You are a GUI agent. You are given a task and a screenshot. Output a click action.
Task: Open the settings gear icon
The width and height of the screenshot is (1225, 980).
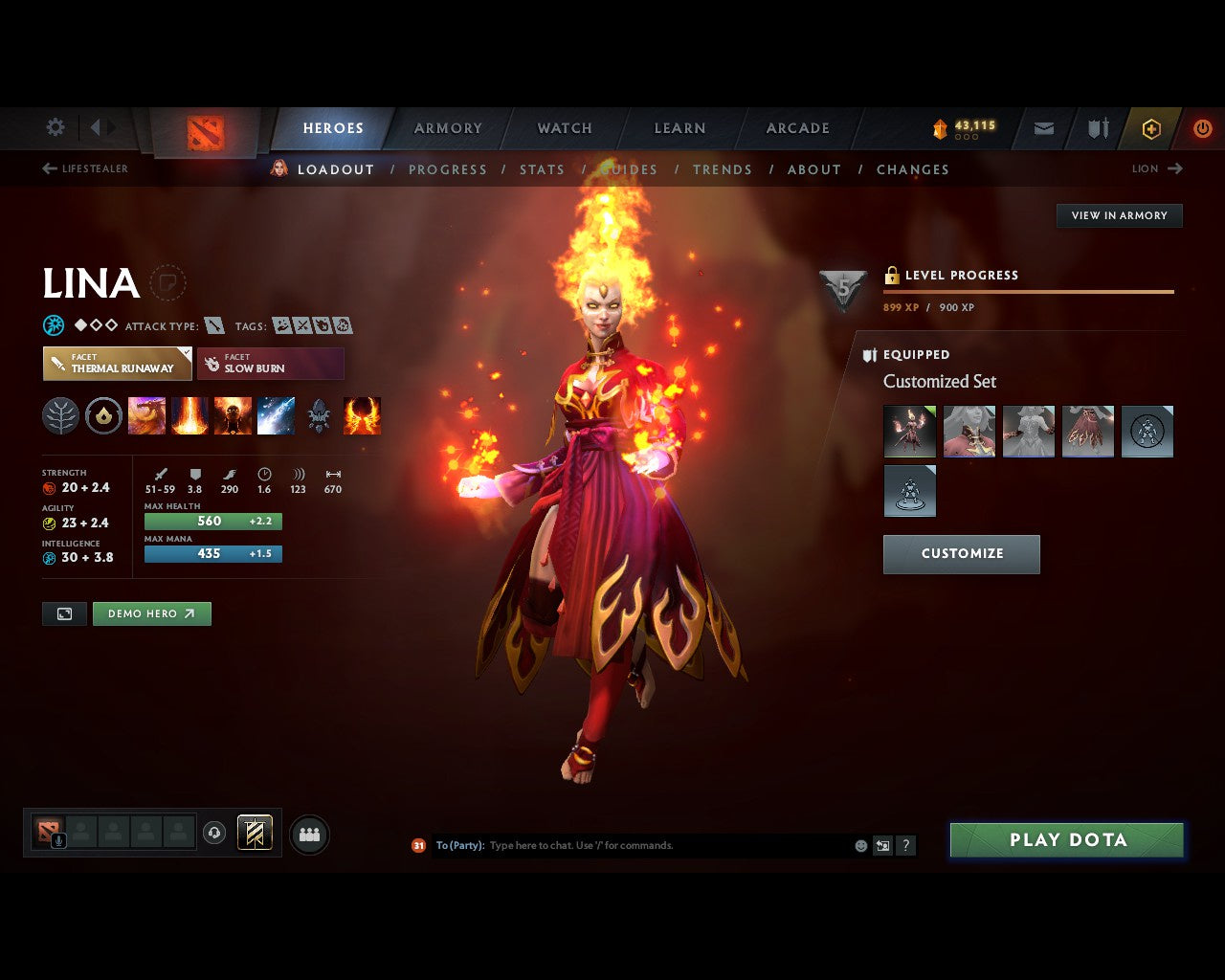click(x=55, y=127)
